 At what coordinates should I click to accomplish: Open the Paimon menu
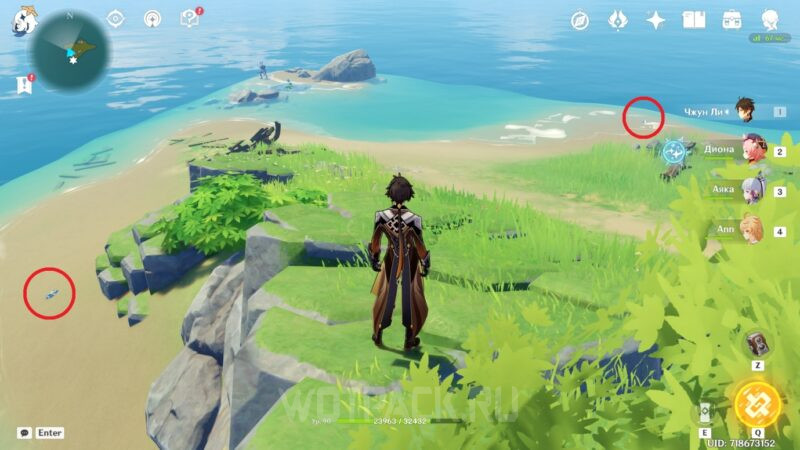point(22,20)
